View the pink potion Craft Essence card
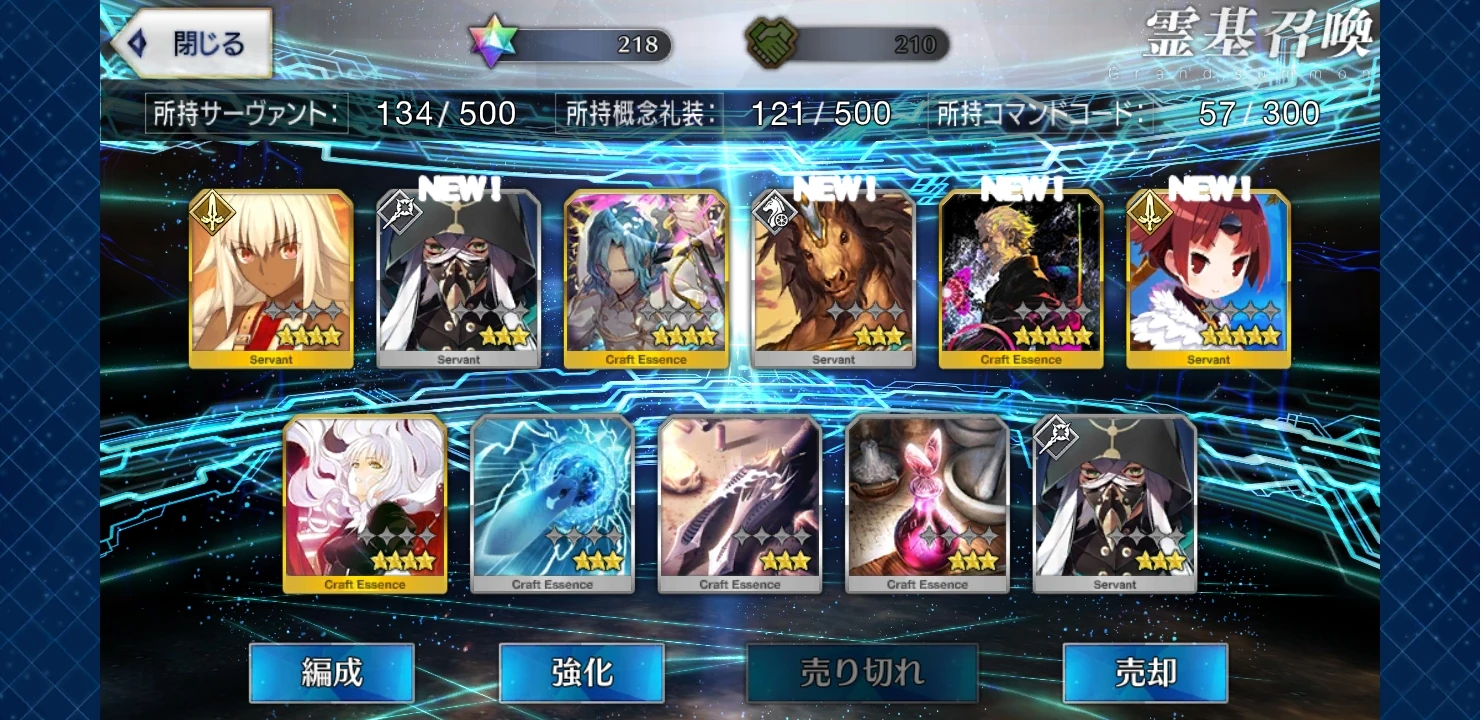The height and width of the screenshot is (720, 1480). pos(926,500)
